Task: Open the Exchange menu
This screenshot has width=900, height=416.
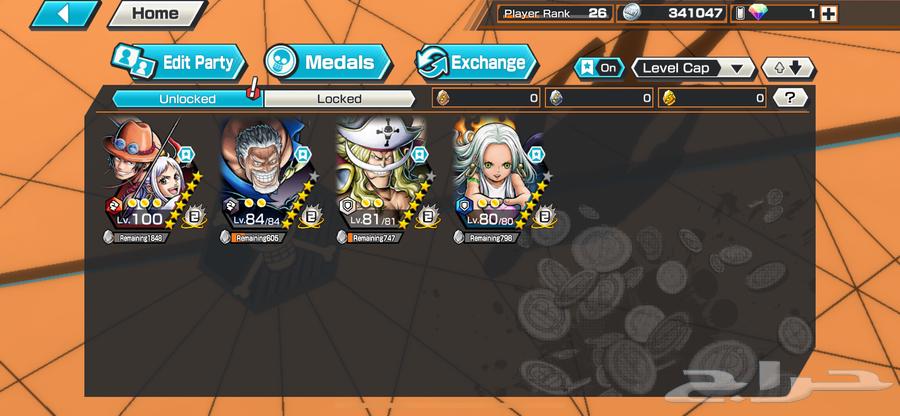Action: click(475, 63)
